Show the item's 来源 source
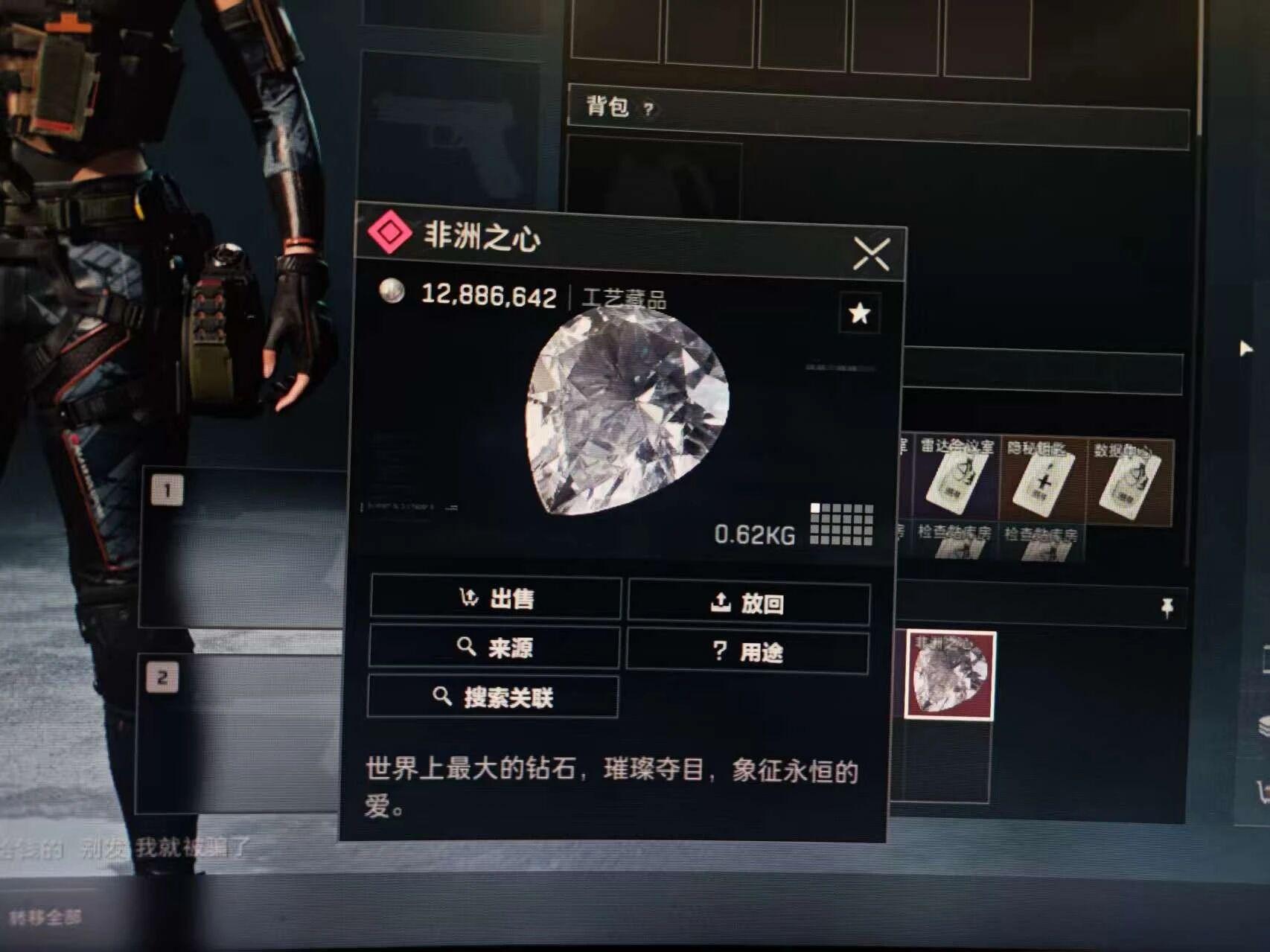The image size is (1270, 952). pyautogui.click(x=494, y=648)
